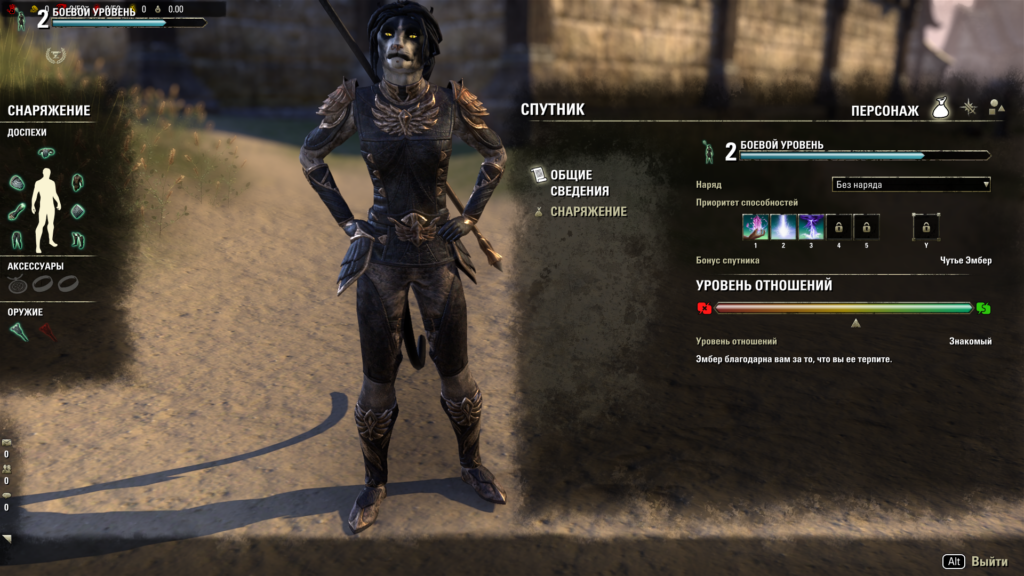Open the crossed-swords skills tab
This screenshot has height=576, width=1024.
point(968,108)
